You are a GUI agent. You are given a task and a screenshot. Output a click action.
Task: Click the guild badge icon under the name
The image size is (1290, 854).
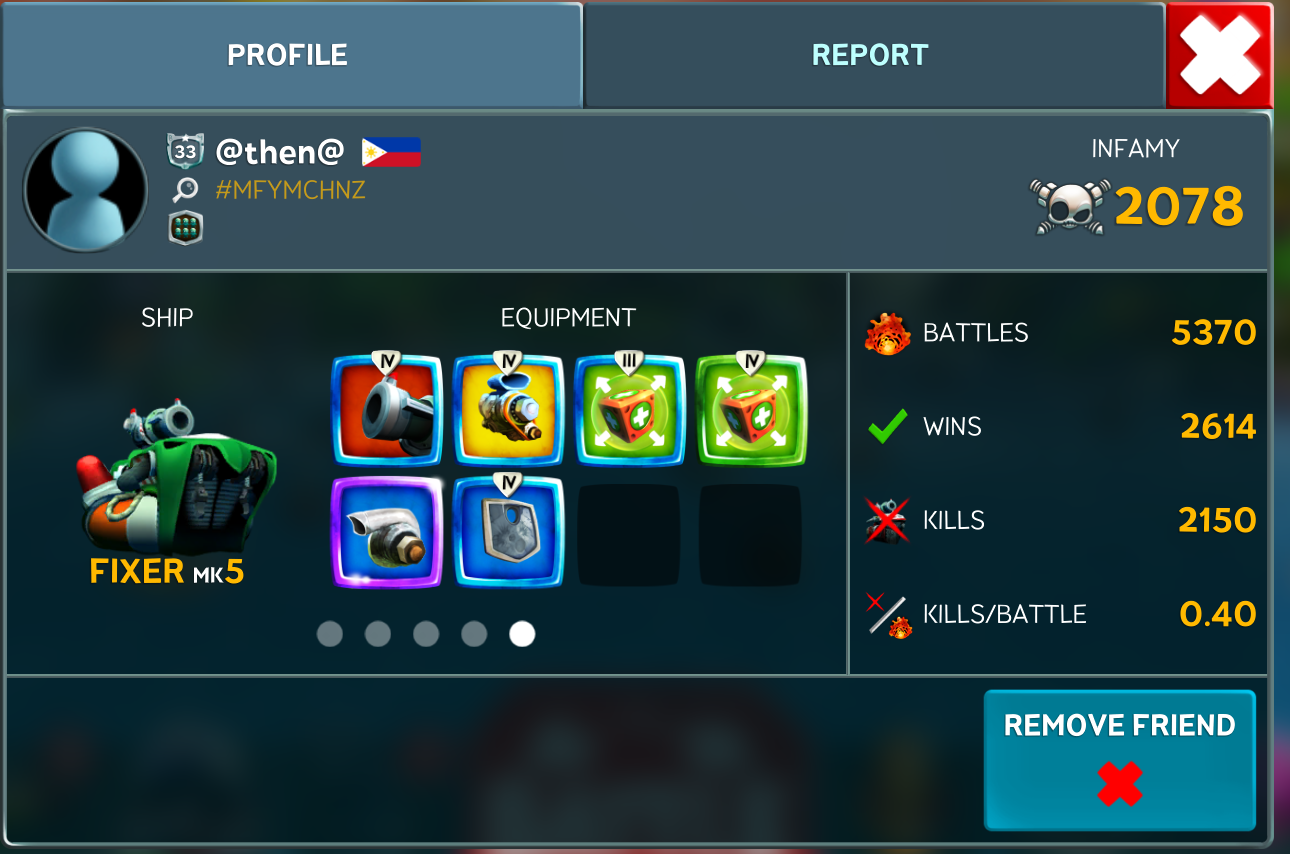click(185, 228)
